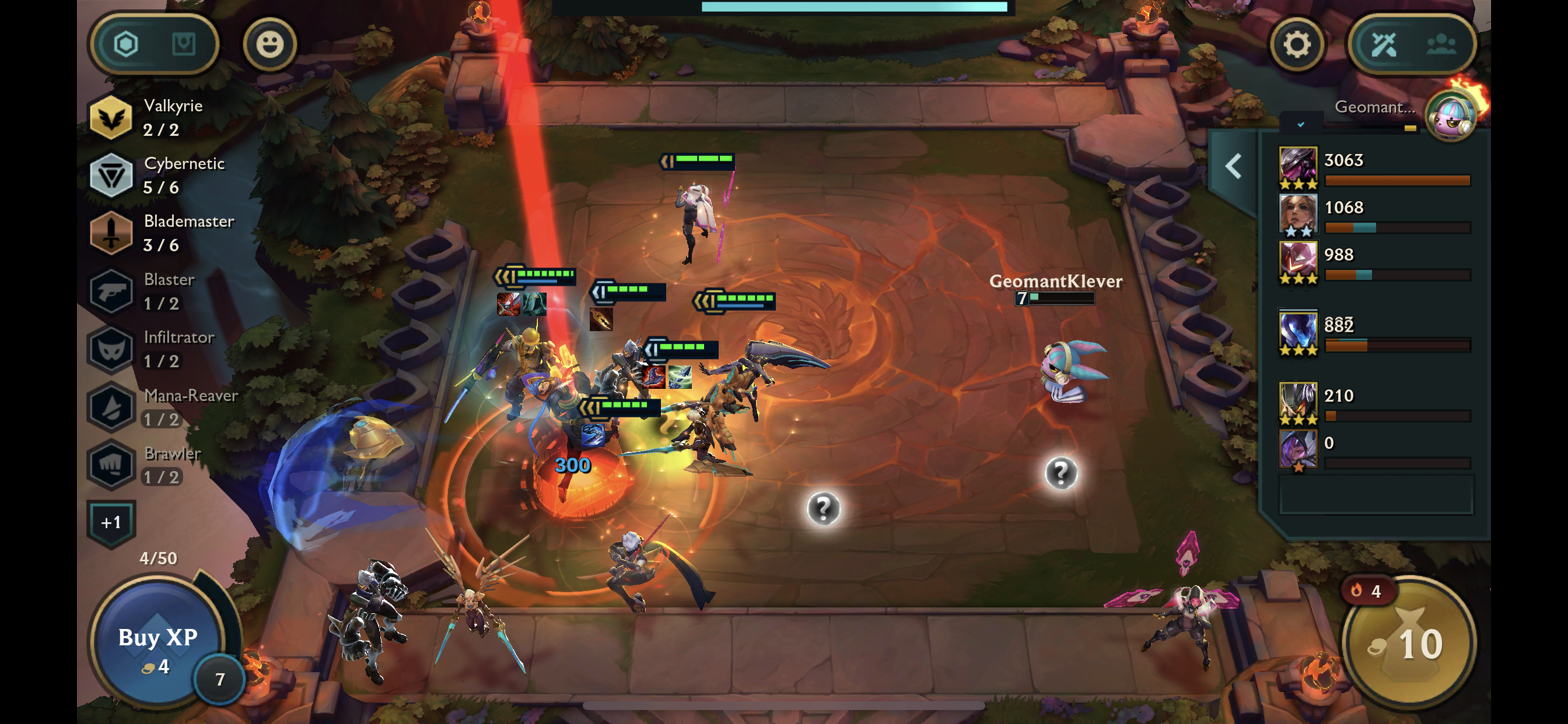Switch to the crossed swords damage tab
The image size is (1568, 724).
pyautogui.click(x=1383, y=44)
